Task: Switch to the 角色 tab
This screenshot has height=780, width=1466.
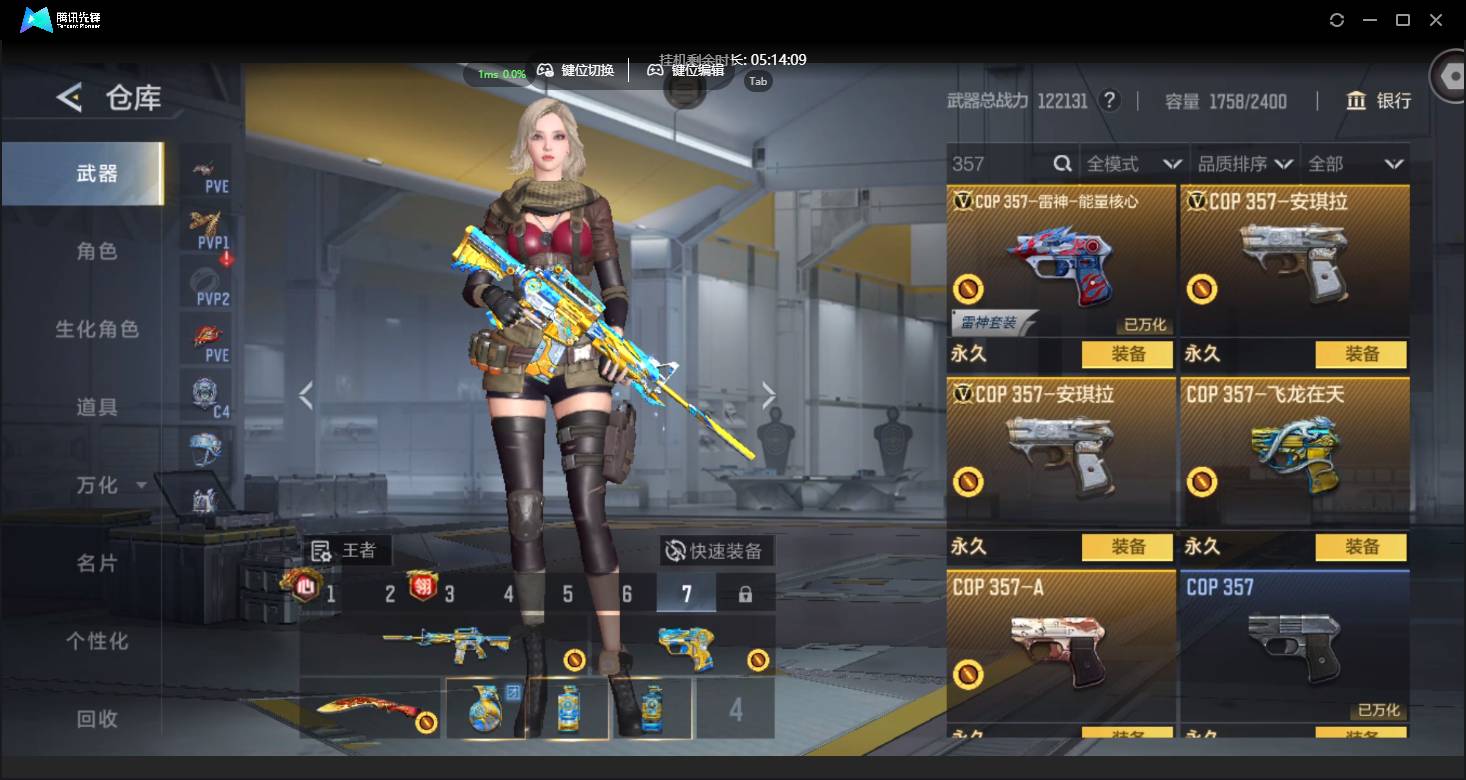Action: pos(97,251)
